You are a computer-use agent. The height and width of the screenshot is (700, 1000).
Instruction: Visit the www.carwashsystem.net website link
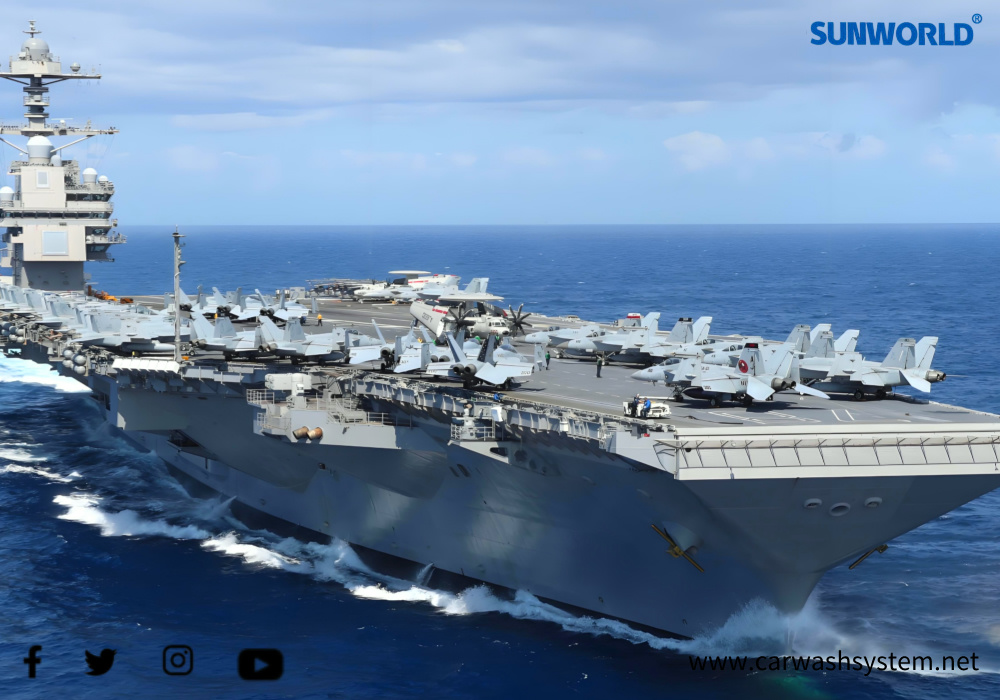tap(833, 662)
